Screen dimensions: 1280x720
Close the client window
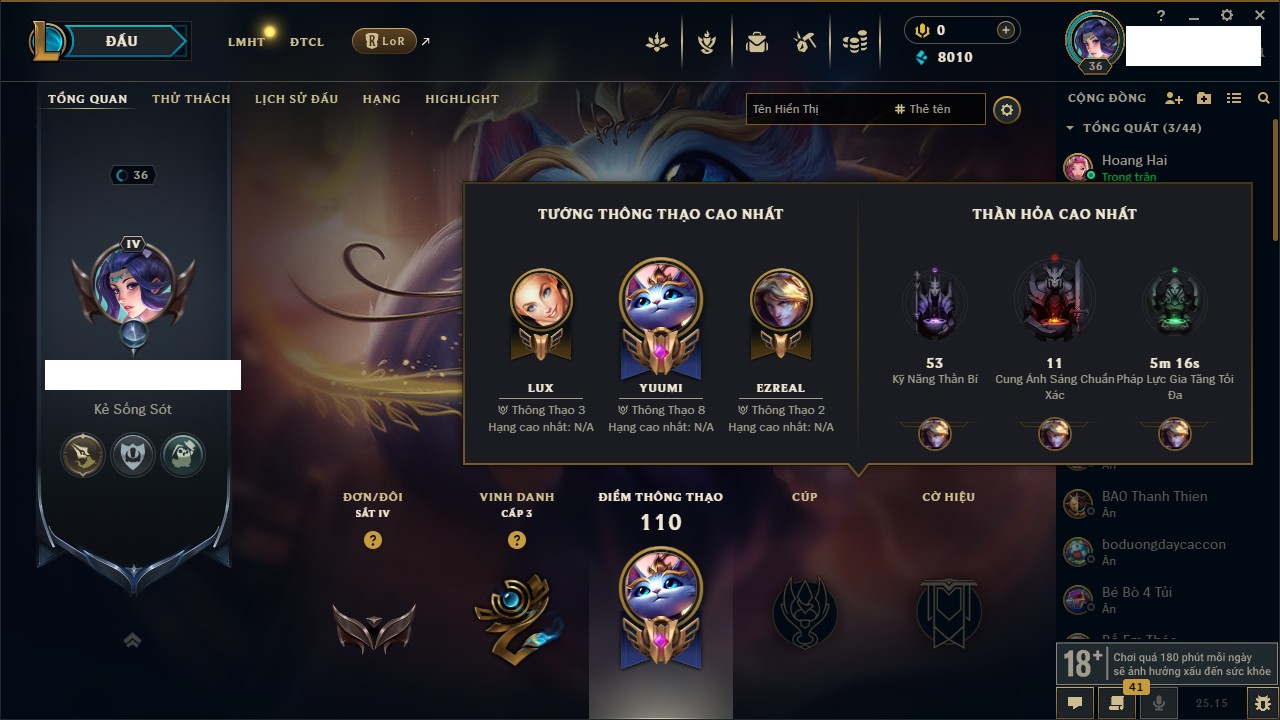coord(1257,16)
